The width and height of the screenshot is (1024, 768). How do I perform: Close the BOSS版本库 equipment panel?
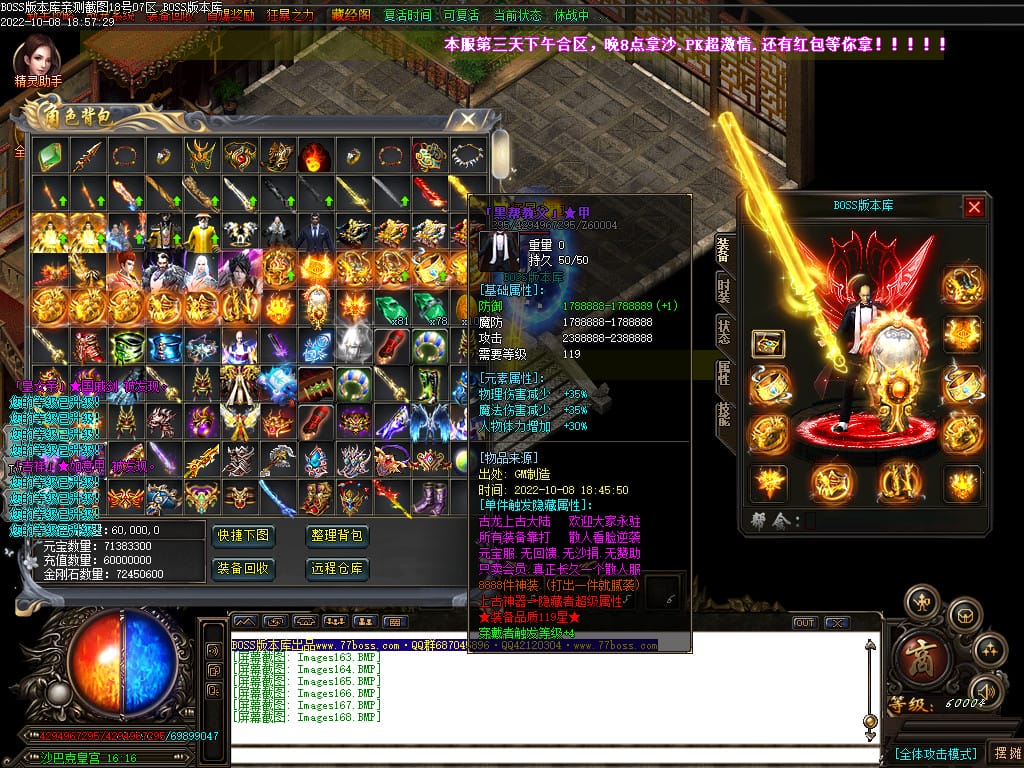pyautogui.click(x=974, y=207)
